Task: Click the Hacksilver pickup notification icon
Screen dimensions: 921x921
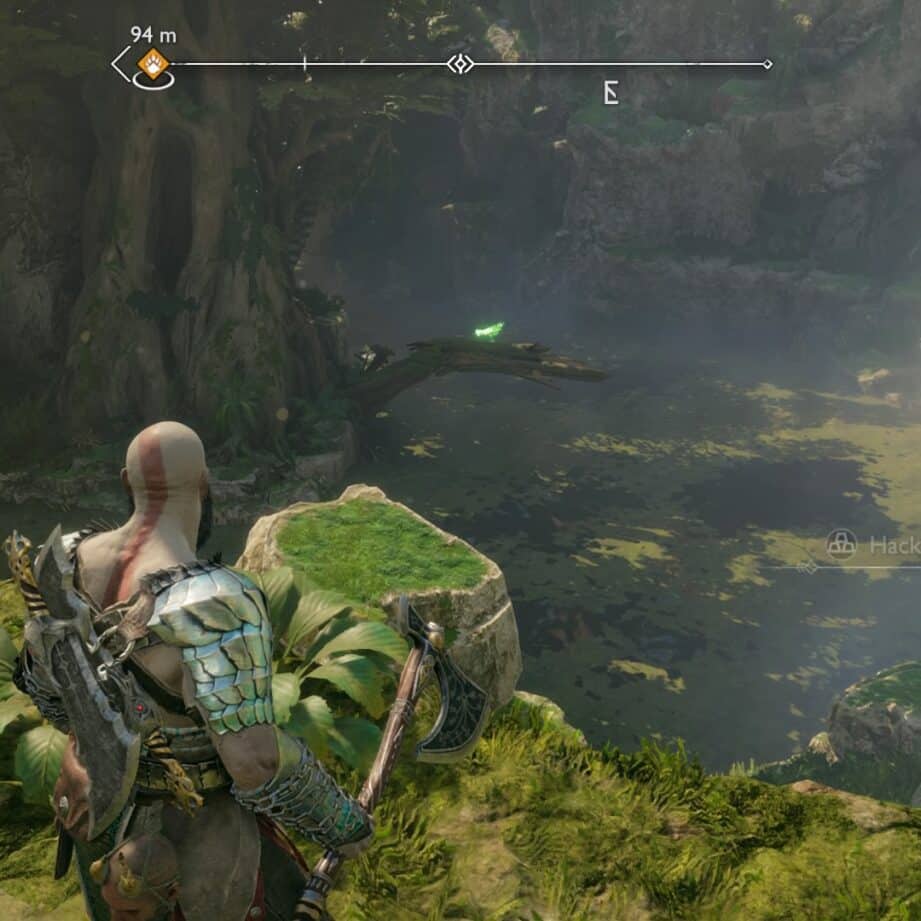Action: [842, 544]
